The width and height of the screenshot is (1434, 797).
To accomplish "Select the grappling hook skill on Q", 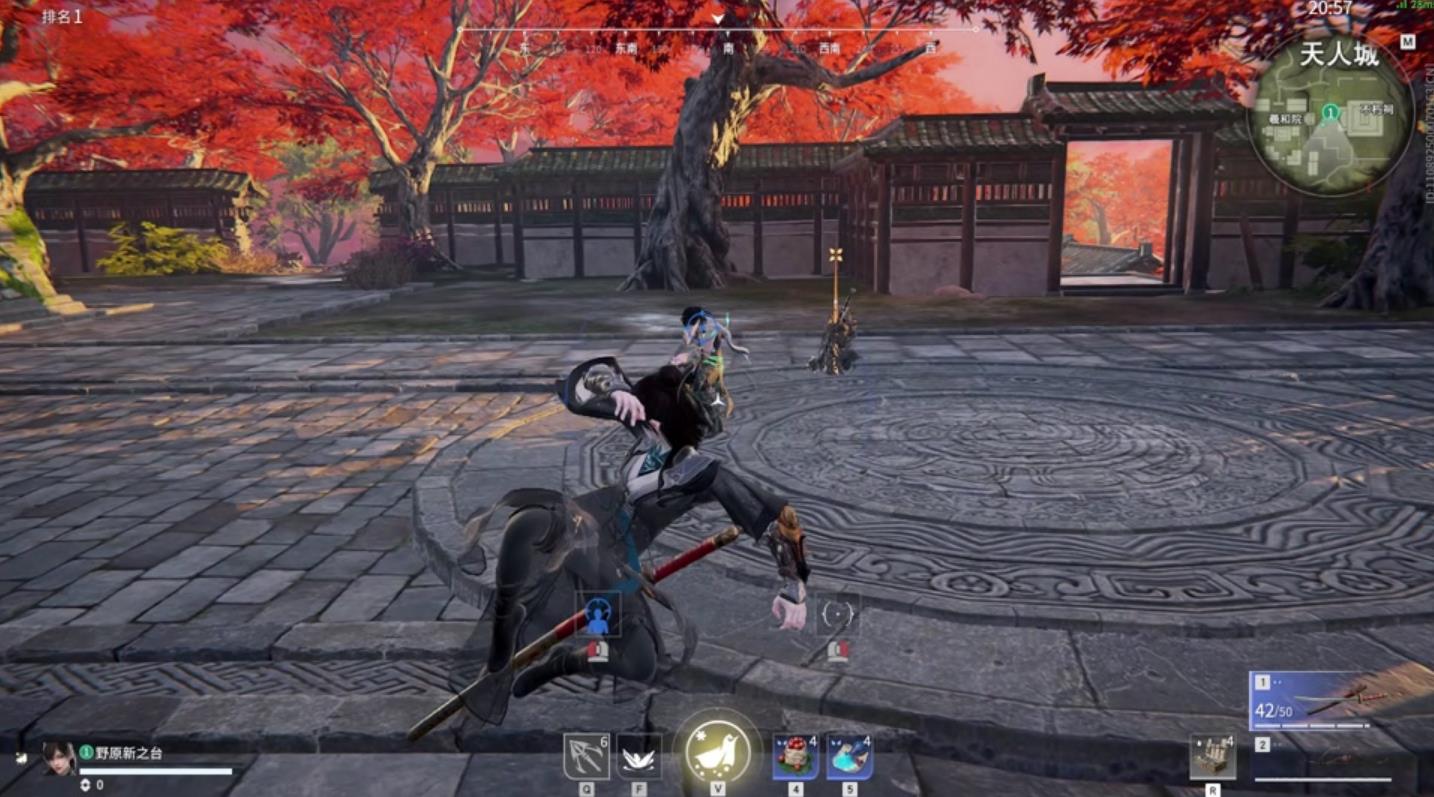I will coord(586,757).
